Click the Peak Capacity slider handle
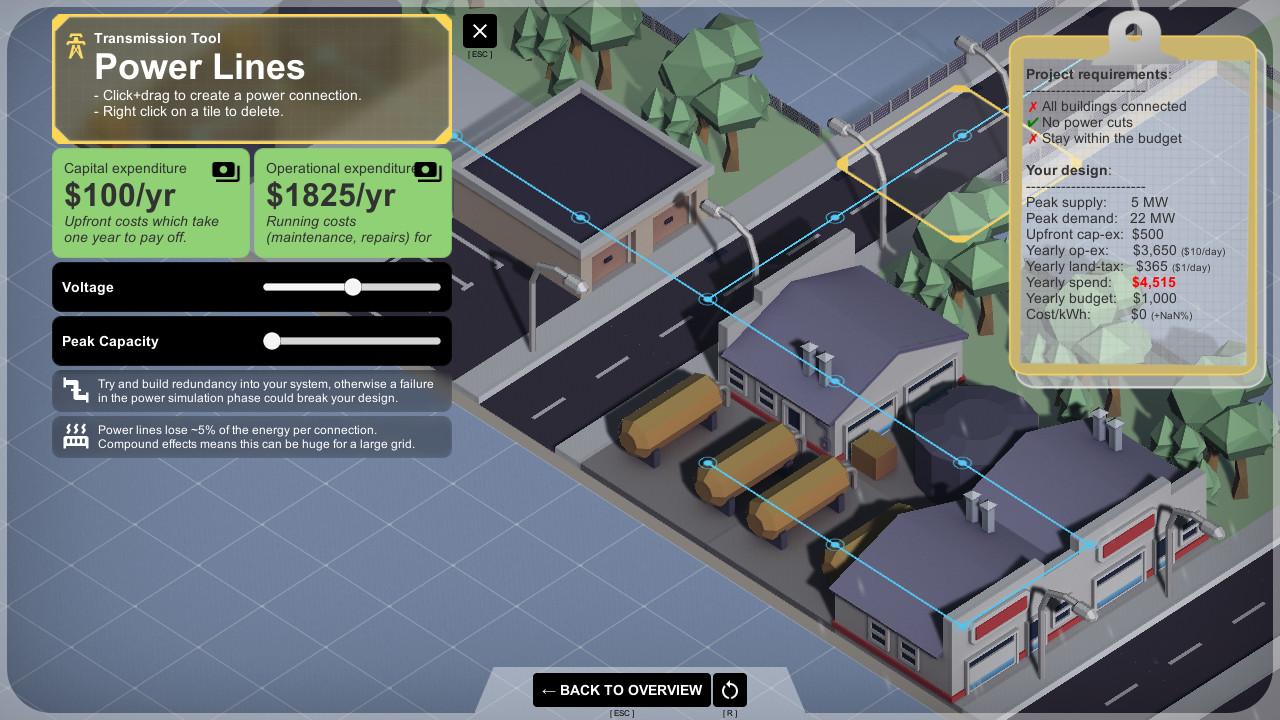 [x=272, y=341]
